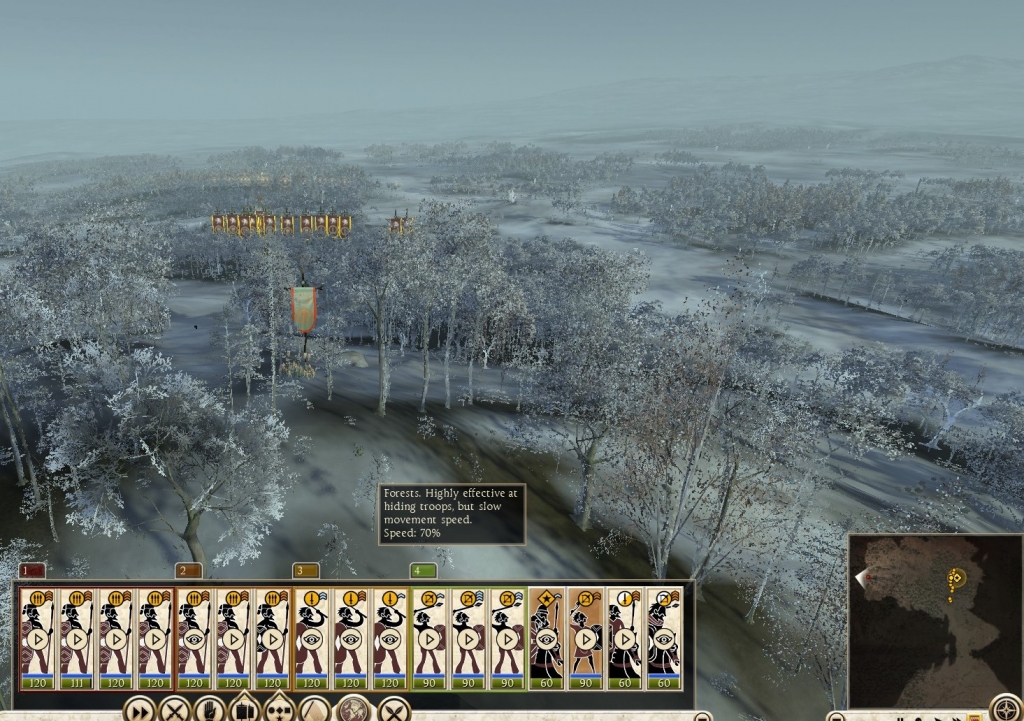The width and height of the screenshot is (1024, 721).
Task: Choose the general's unit card with star badge
Action: pyautogui.click(x=546, y=637)
